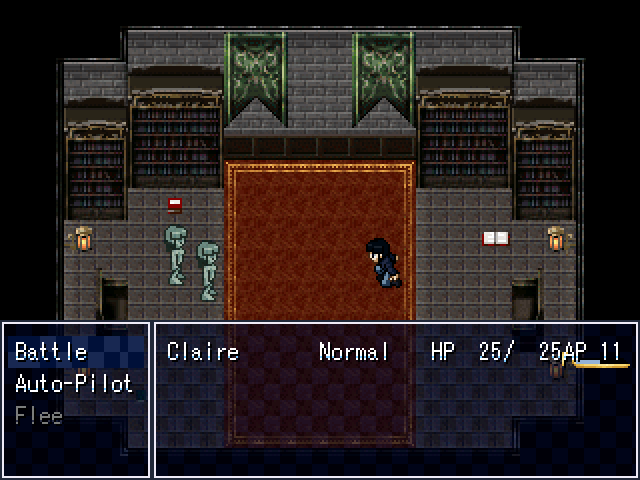The height and width of the screenshot is (480, 640).
Task: Select Claire's party status row
Action: click(x=394, y=352)
